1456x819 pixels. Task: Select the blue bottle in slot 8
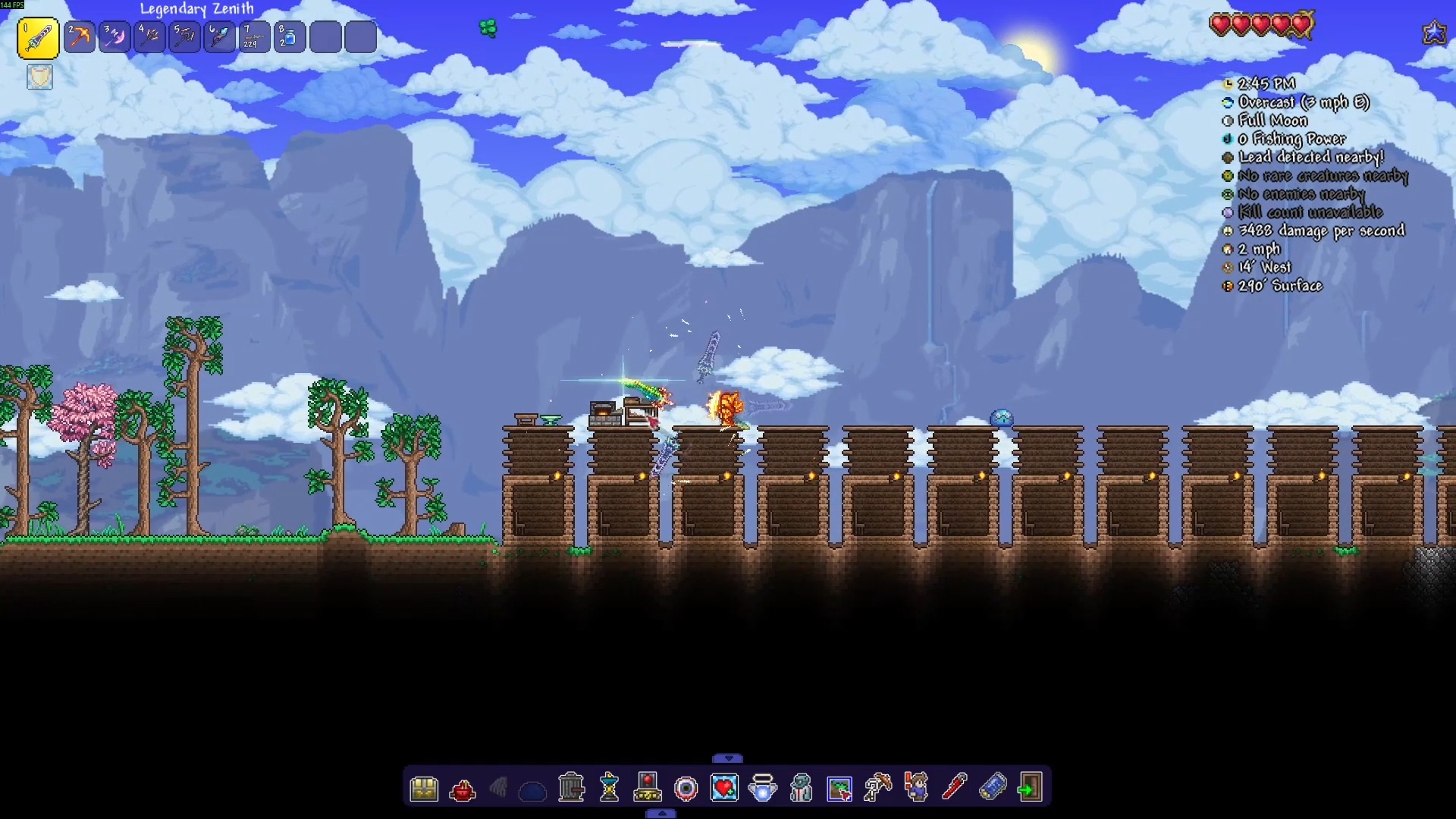click(x=290, y=37)
